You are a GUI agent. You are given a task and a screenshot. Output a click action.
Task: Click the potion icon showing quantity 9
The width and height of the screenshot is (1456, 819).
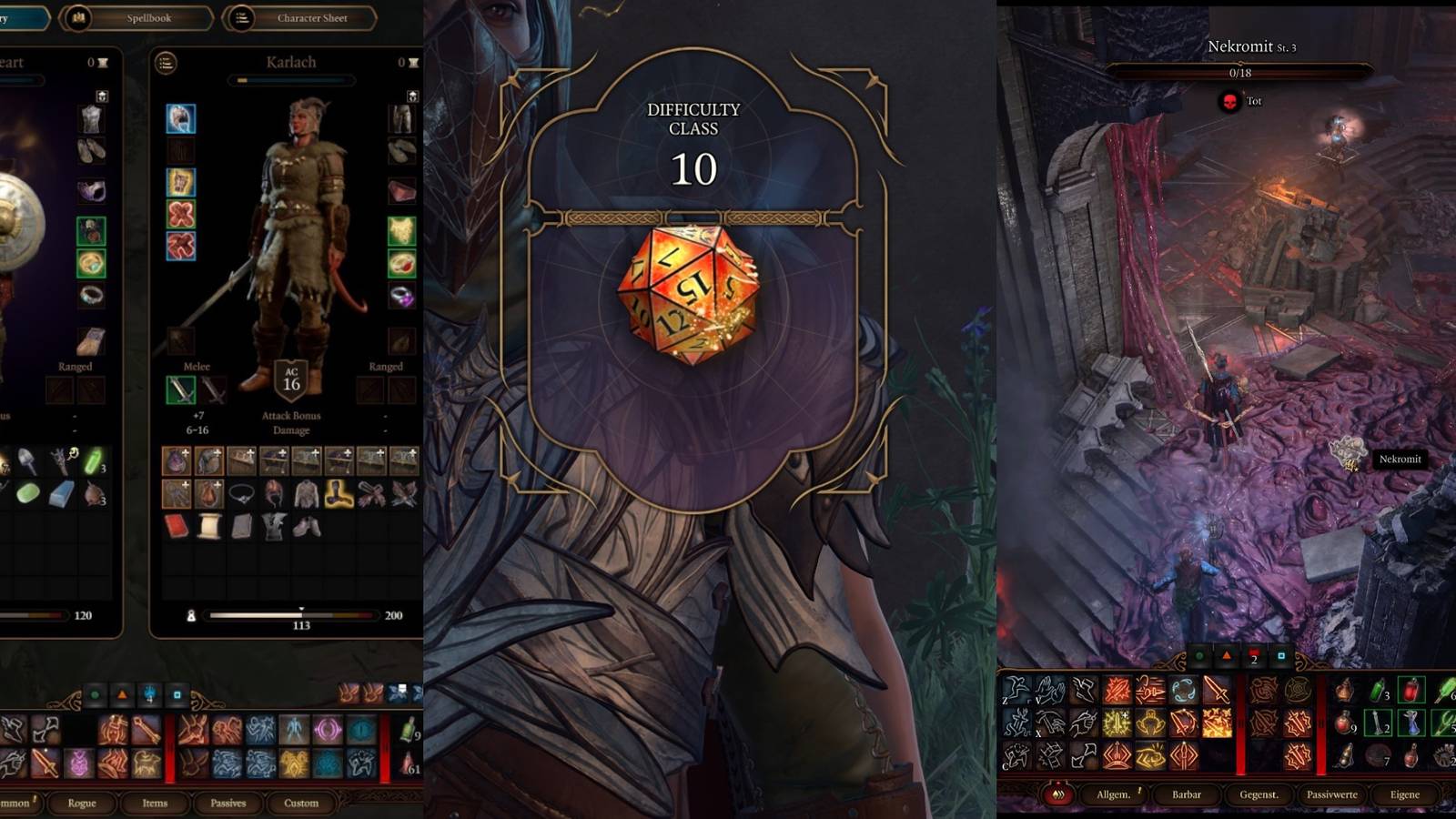(x=1342, y=723)
